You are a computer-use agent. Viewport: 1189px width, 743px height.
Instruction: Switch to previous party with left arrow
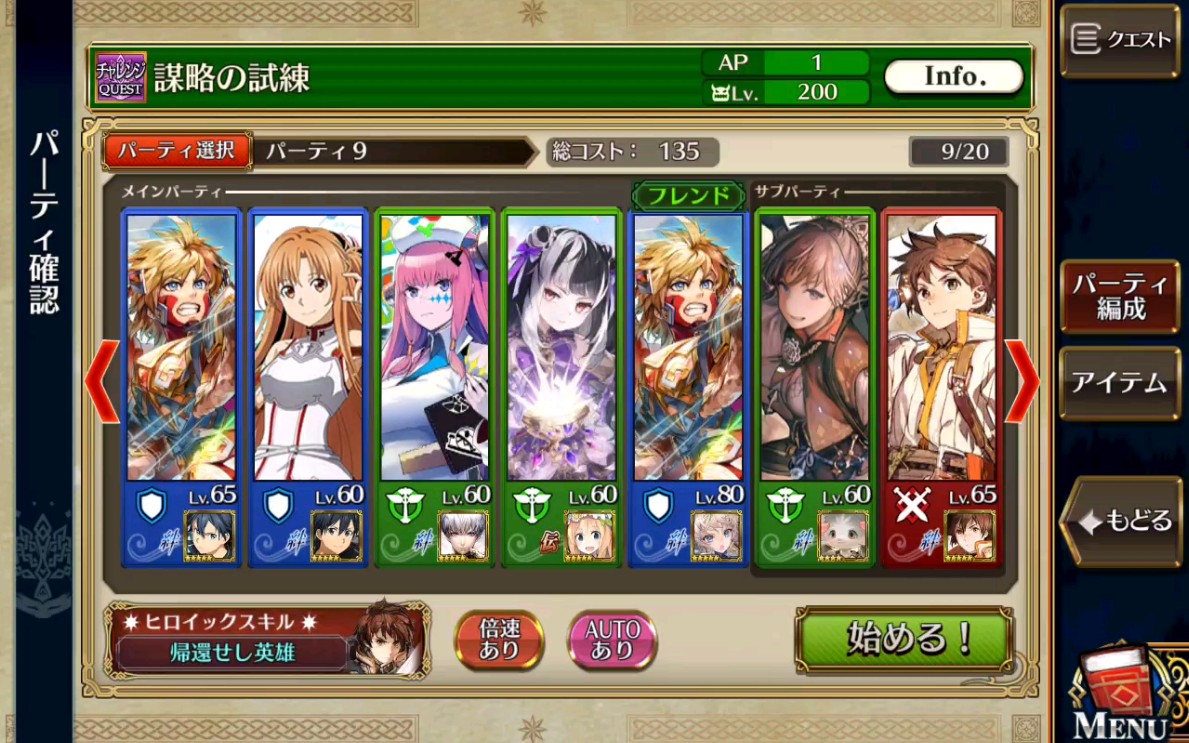click(102, 381)
